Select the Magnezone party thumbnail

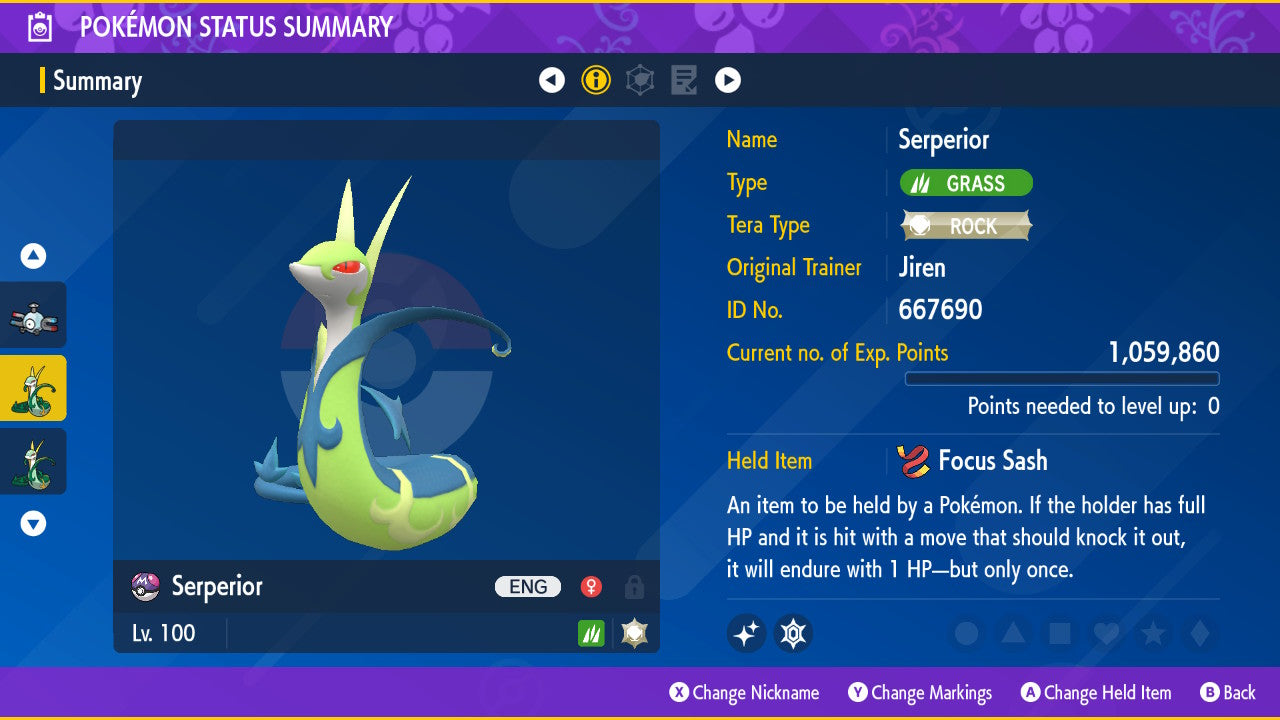(x=33, y=315)
